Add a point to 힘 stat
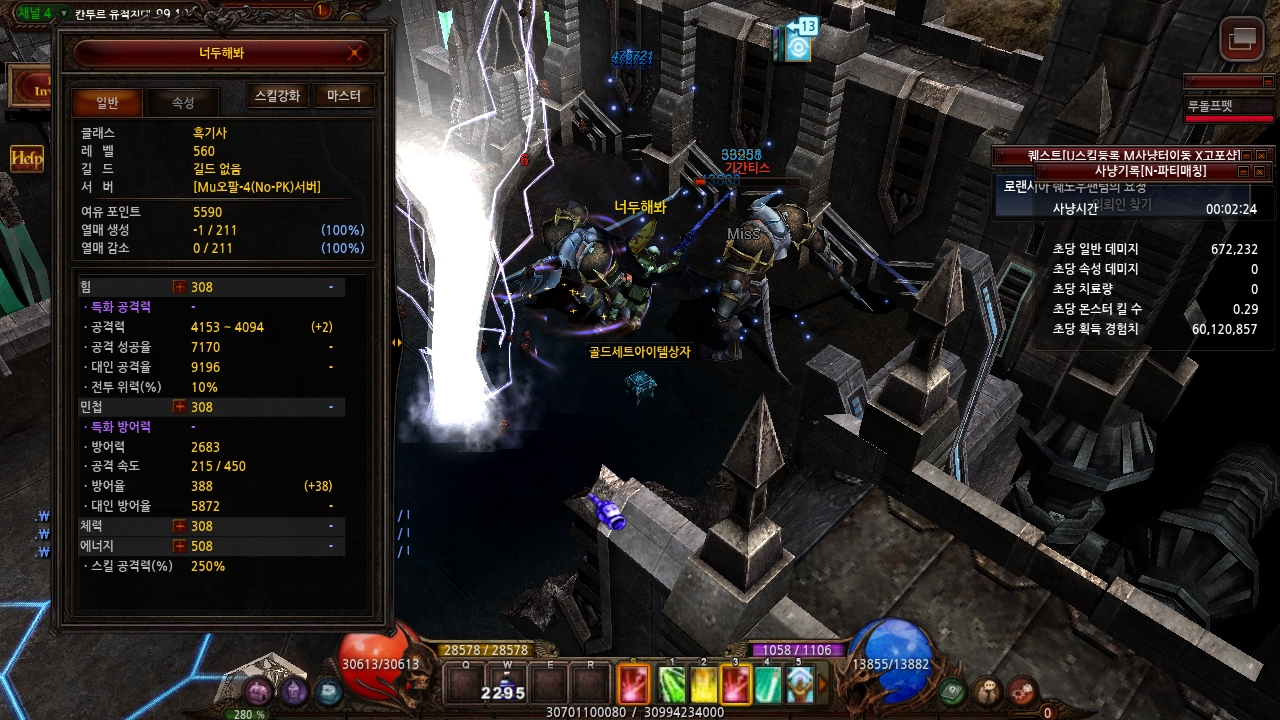 180,287
